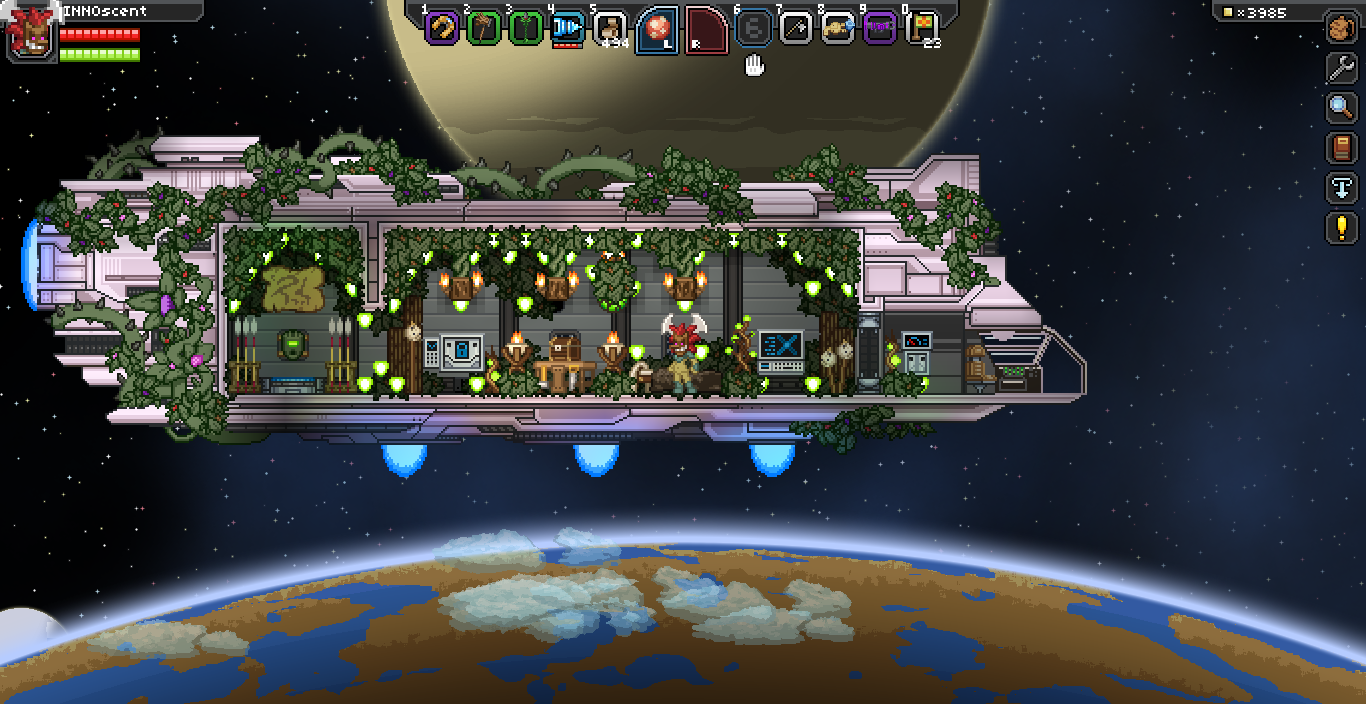Select the green plant staff in slot 3
This screenshot has height=704, width=1366.
pos(525,28)
